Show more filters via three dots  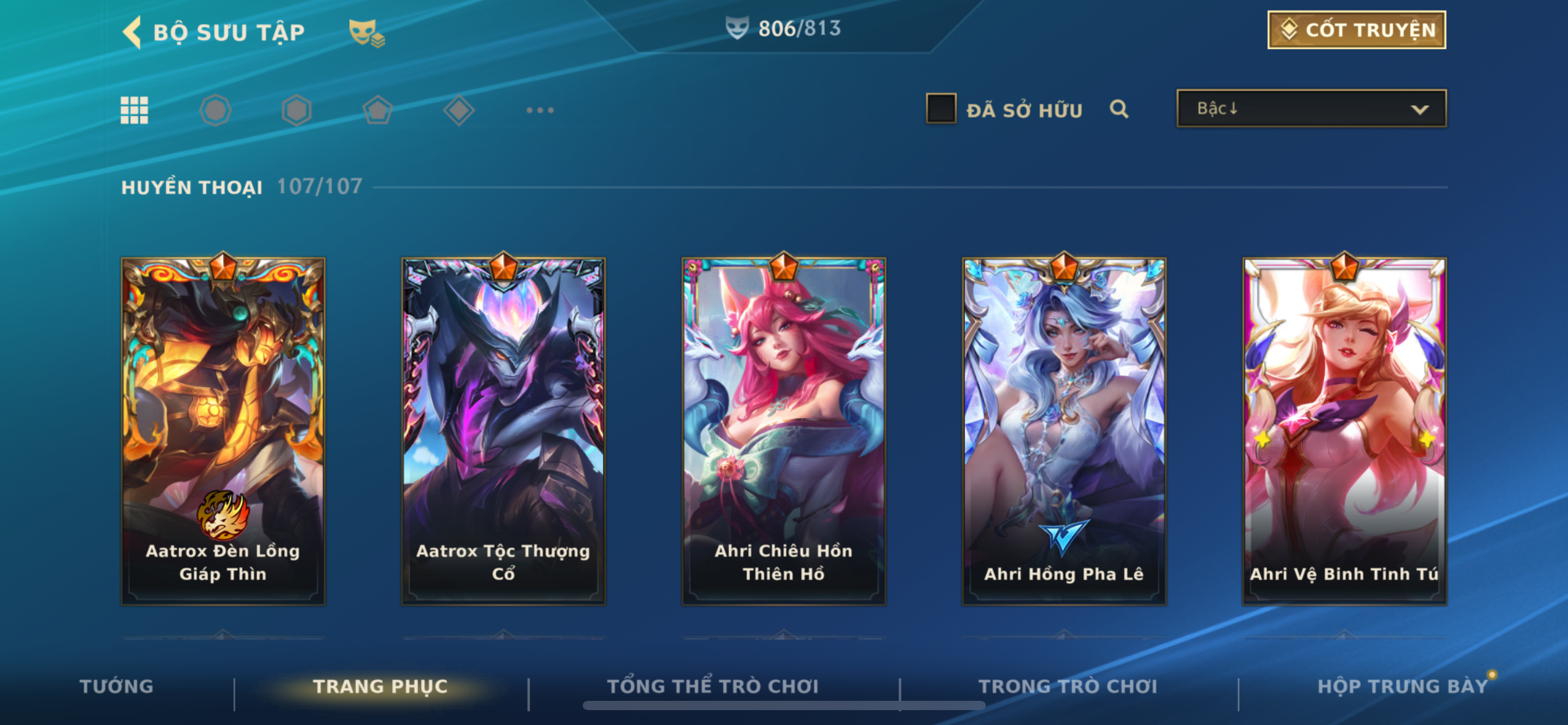(540, 110)
